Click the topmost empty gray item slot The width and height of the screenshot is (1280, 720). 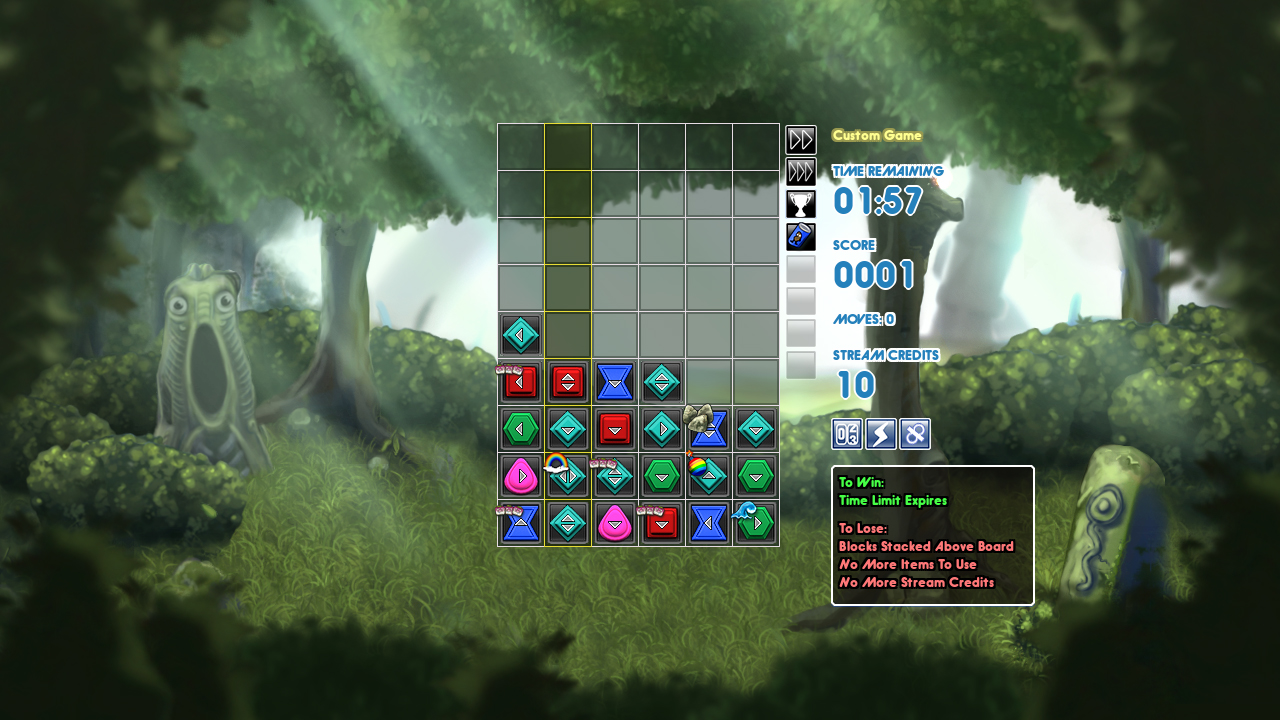800,268
